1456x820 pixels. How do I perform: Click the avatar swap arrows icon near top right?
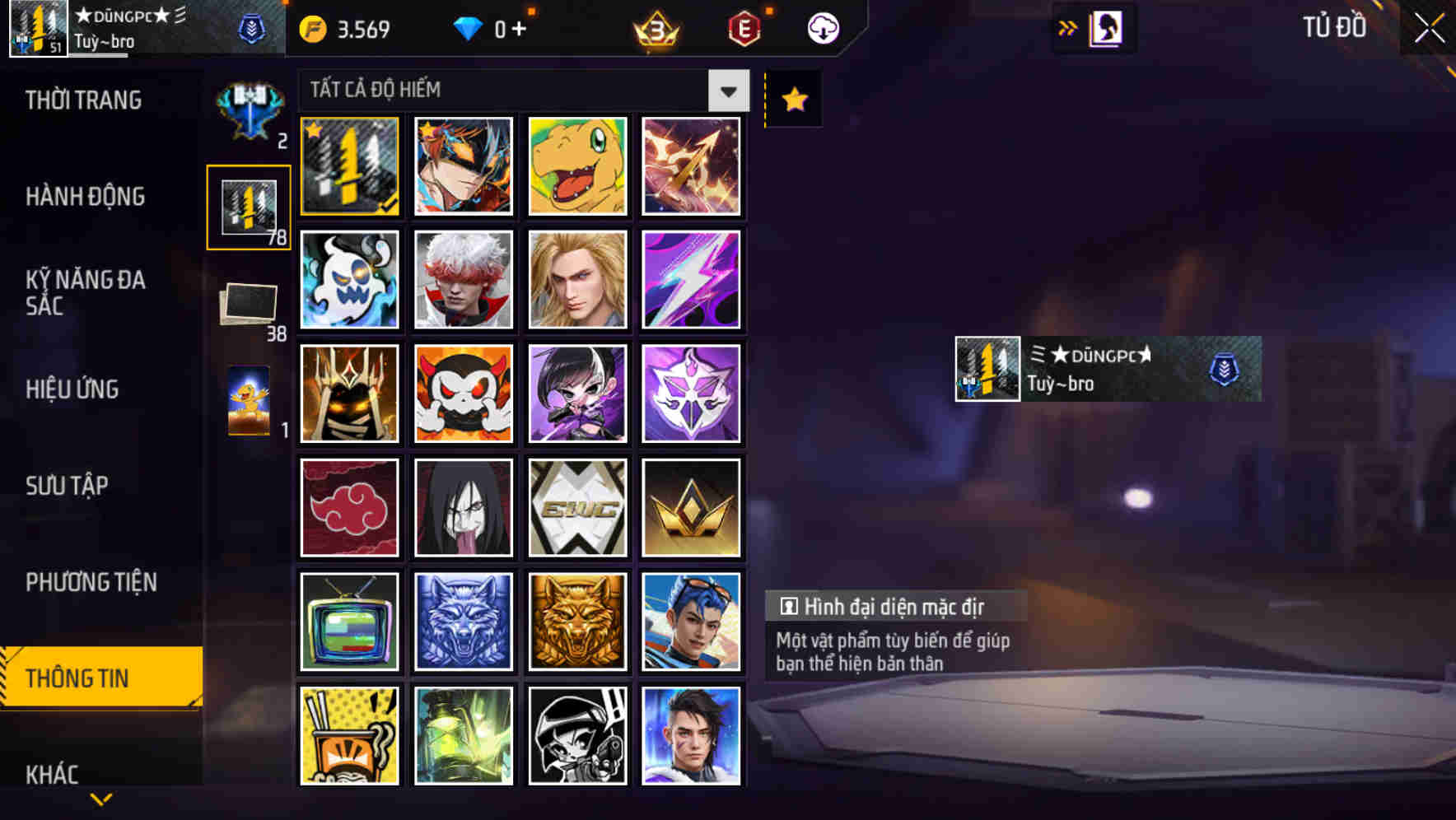[x=1066, y=27]
